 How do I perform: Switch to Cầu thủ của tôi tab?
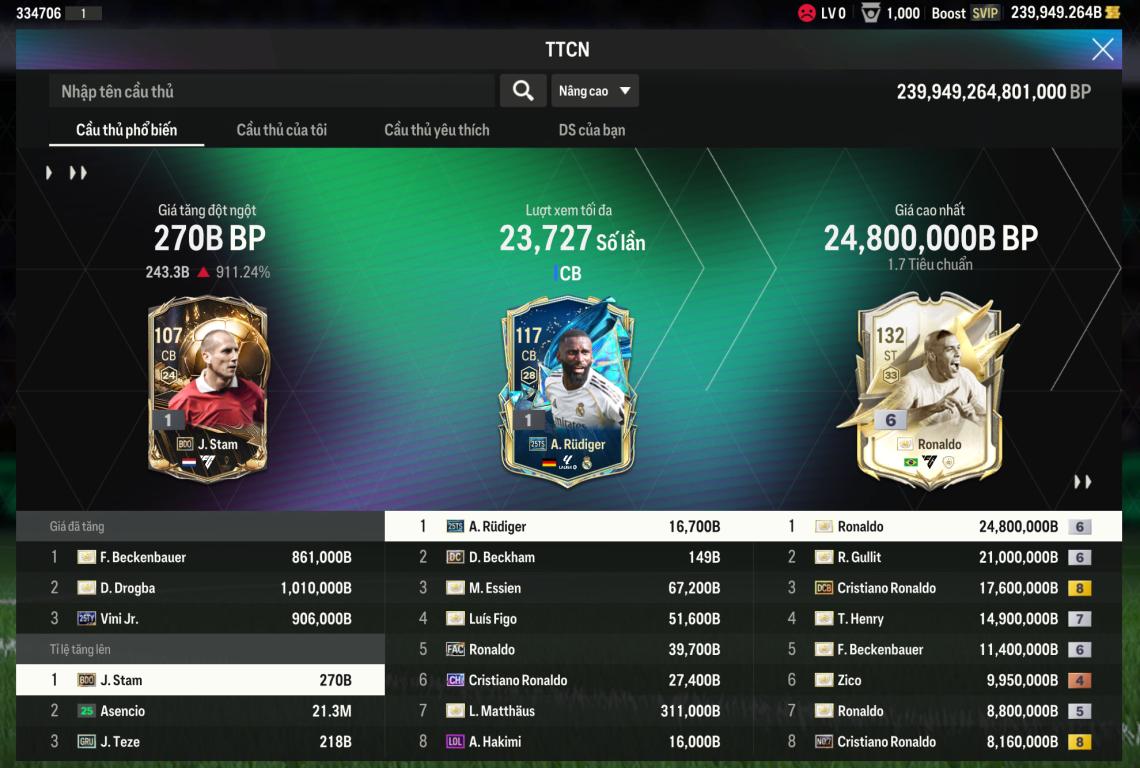281,130
